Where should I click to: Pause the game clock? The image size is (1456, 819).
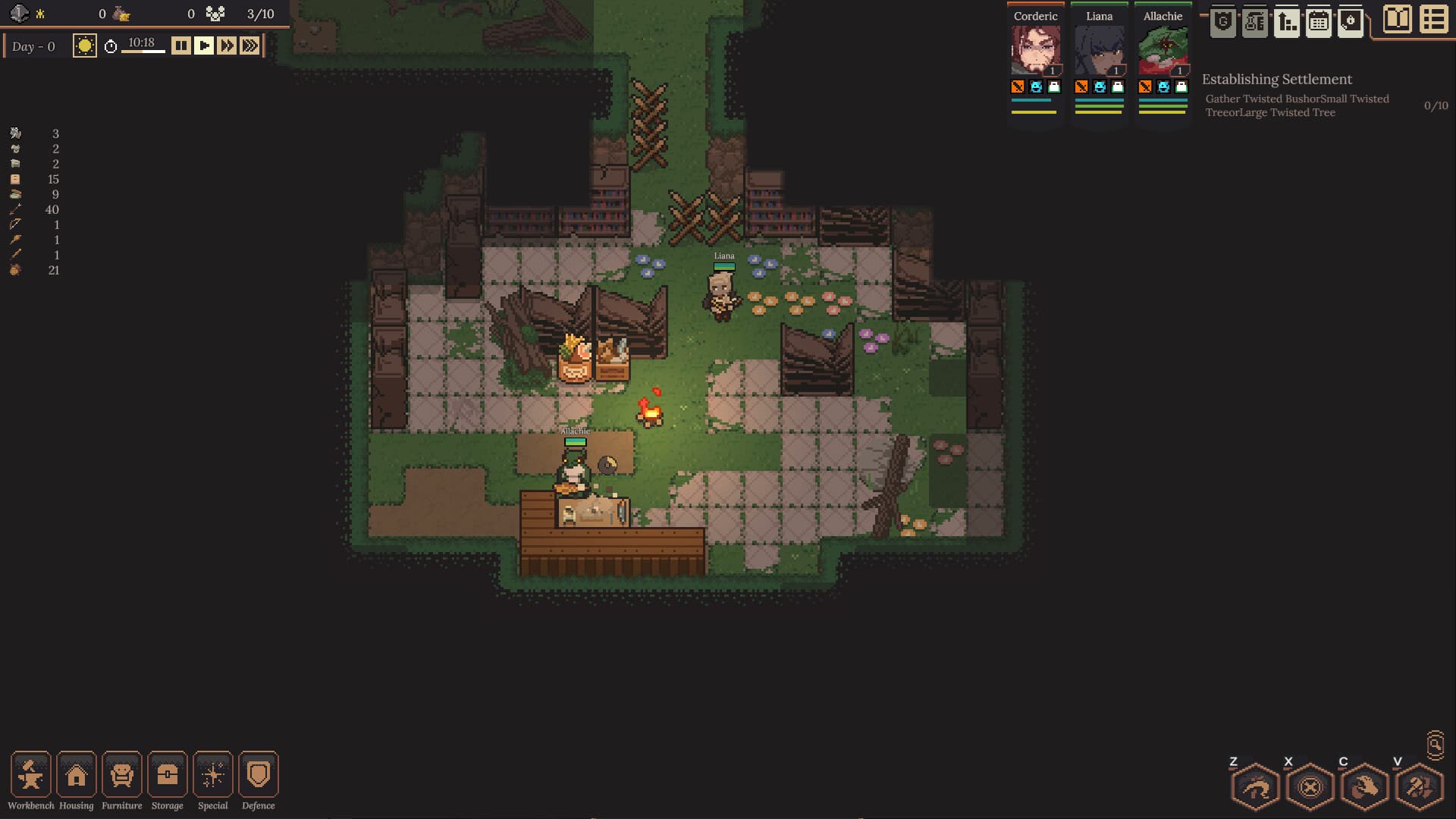pos(180,45)
